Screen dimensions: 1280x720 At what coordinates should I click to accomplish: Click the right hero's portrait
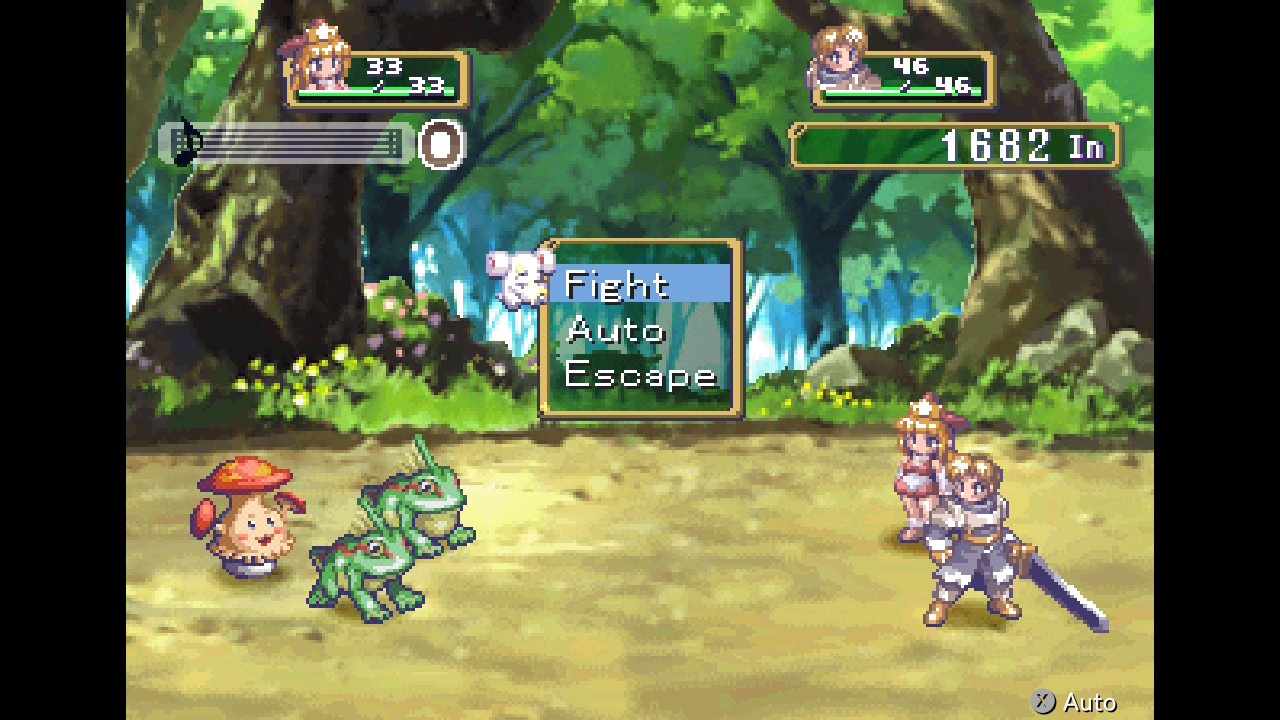pyautogui.click(x=843, y=58)
